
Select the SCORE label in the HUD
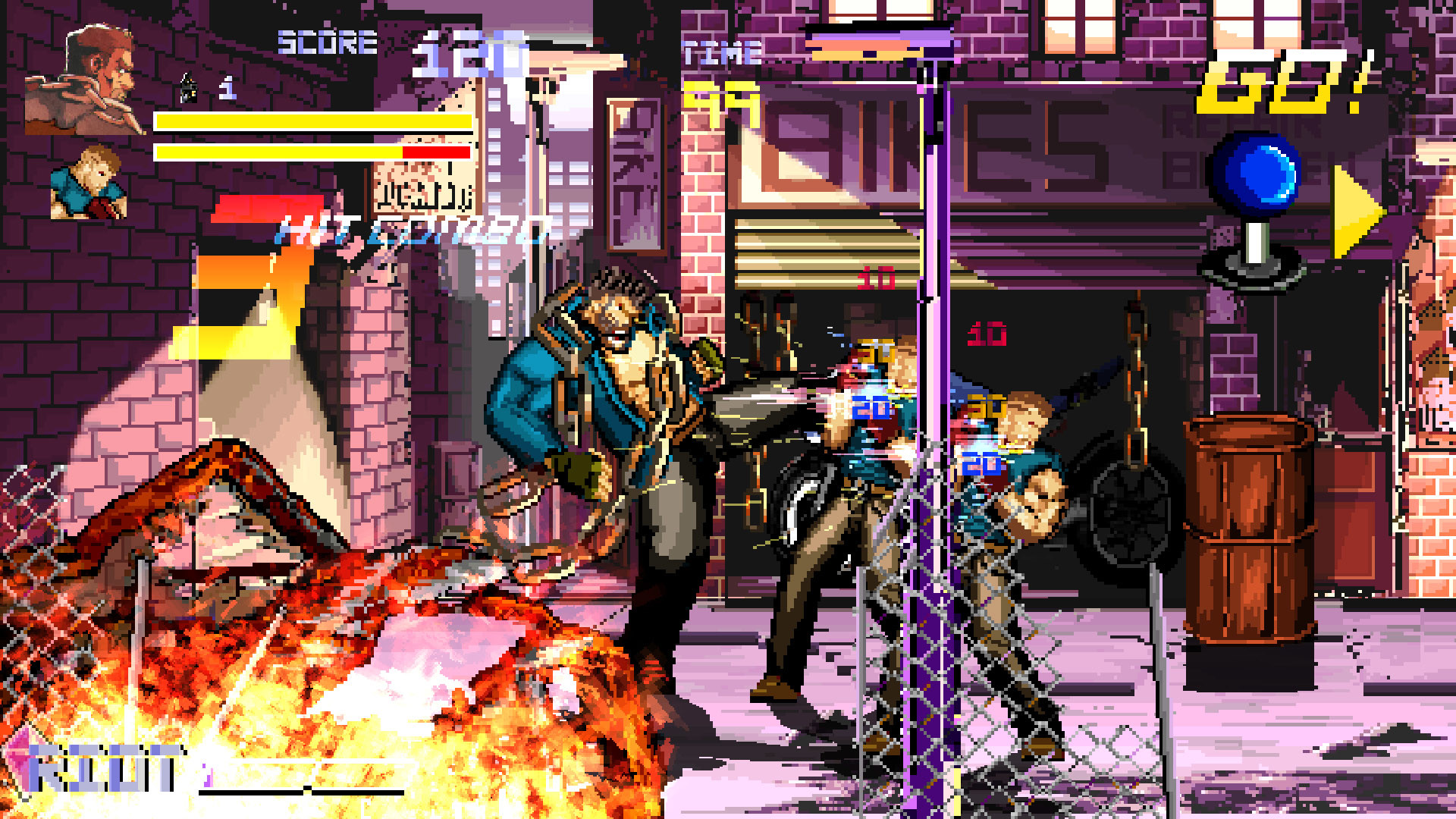tap(326, 43)
